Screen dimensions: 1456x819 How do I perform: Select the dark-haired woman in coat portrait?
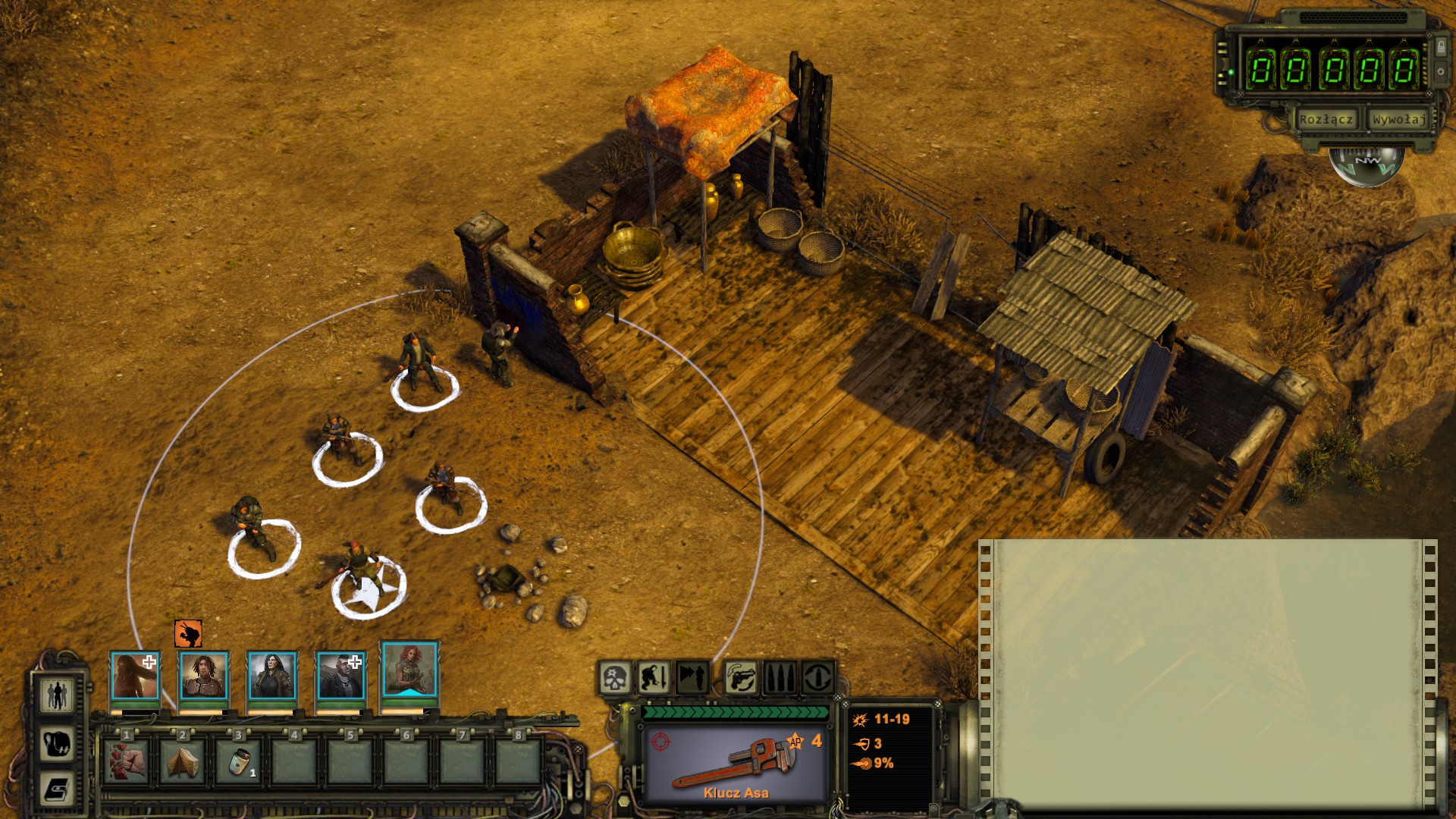271,675
